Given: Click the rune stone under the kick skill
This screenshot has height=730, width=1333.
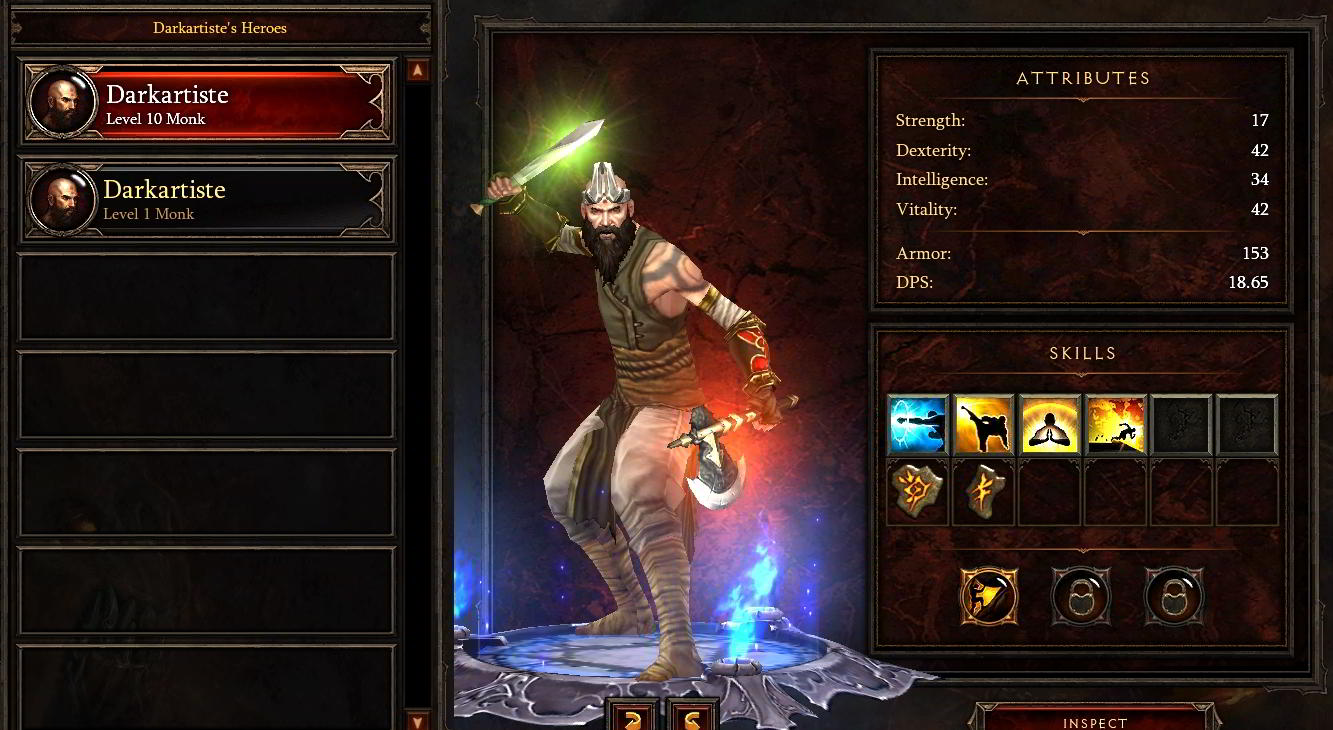Looking at the screenshot, I should [984, 492].
